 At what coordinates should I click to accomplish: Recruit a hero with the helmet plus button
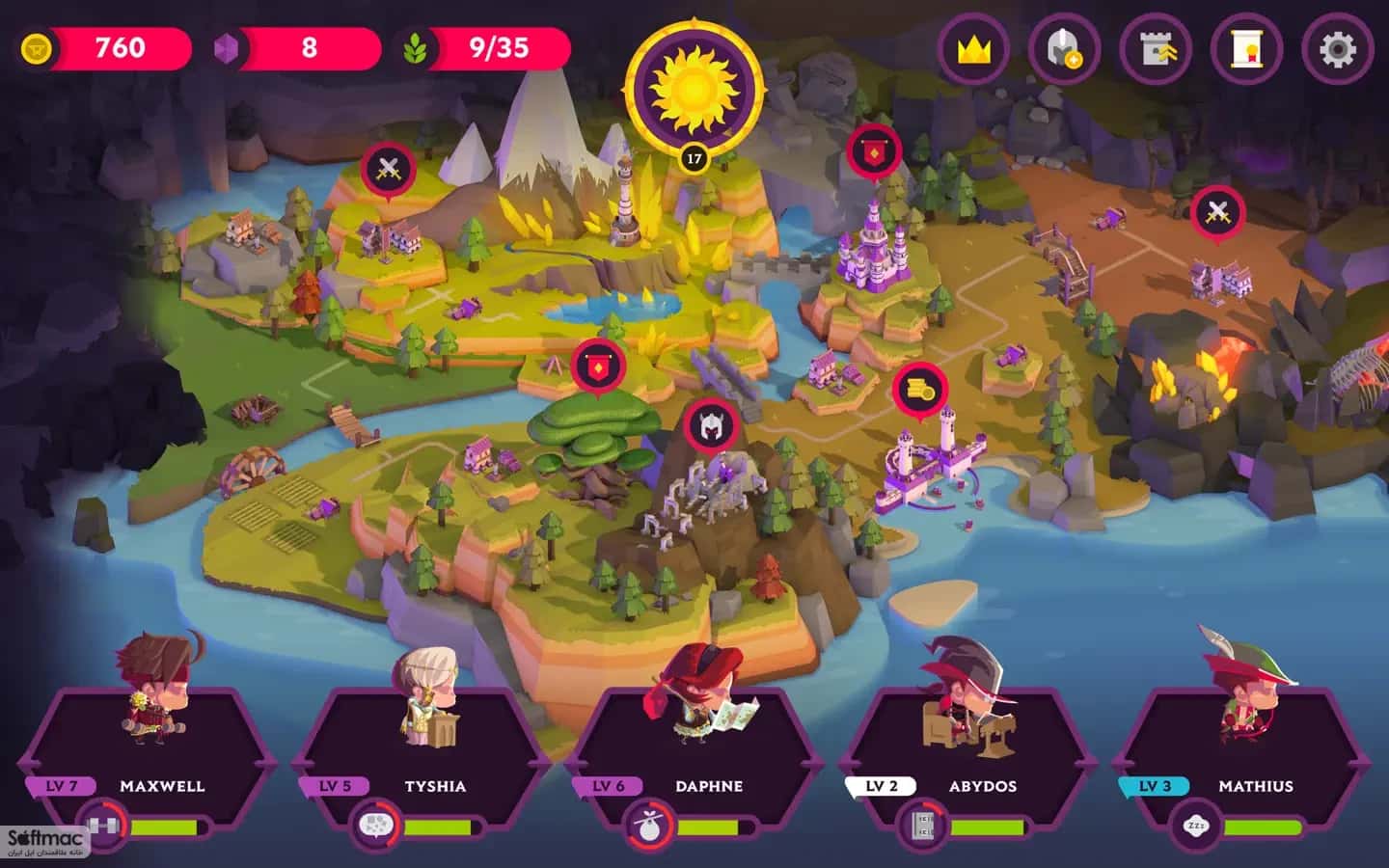1065,49
